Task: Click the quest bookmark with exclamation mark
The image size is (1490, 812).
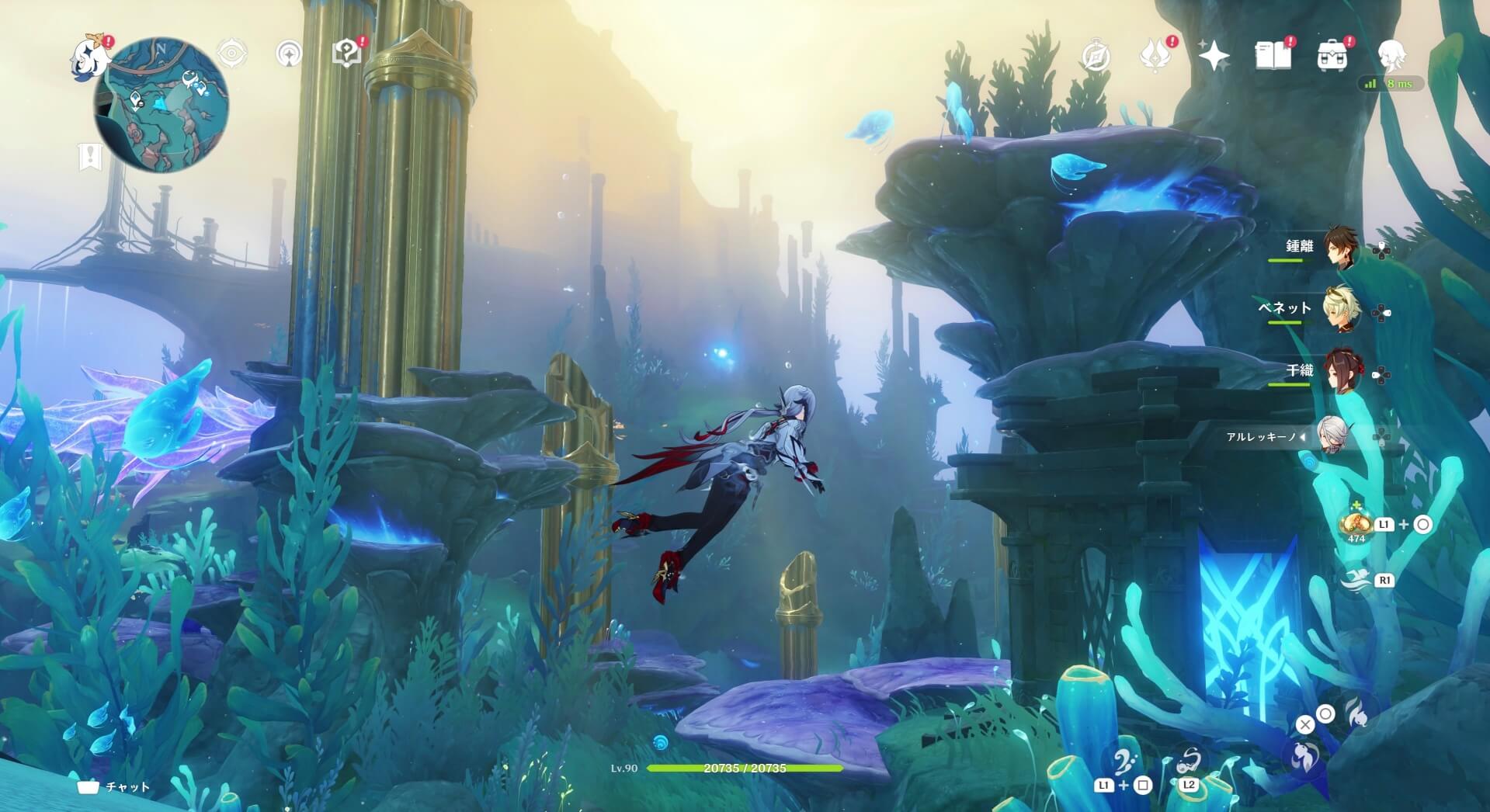Action: coord(90,157)
